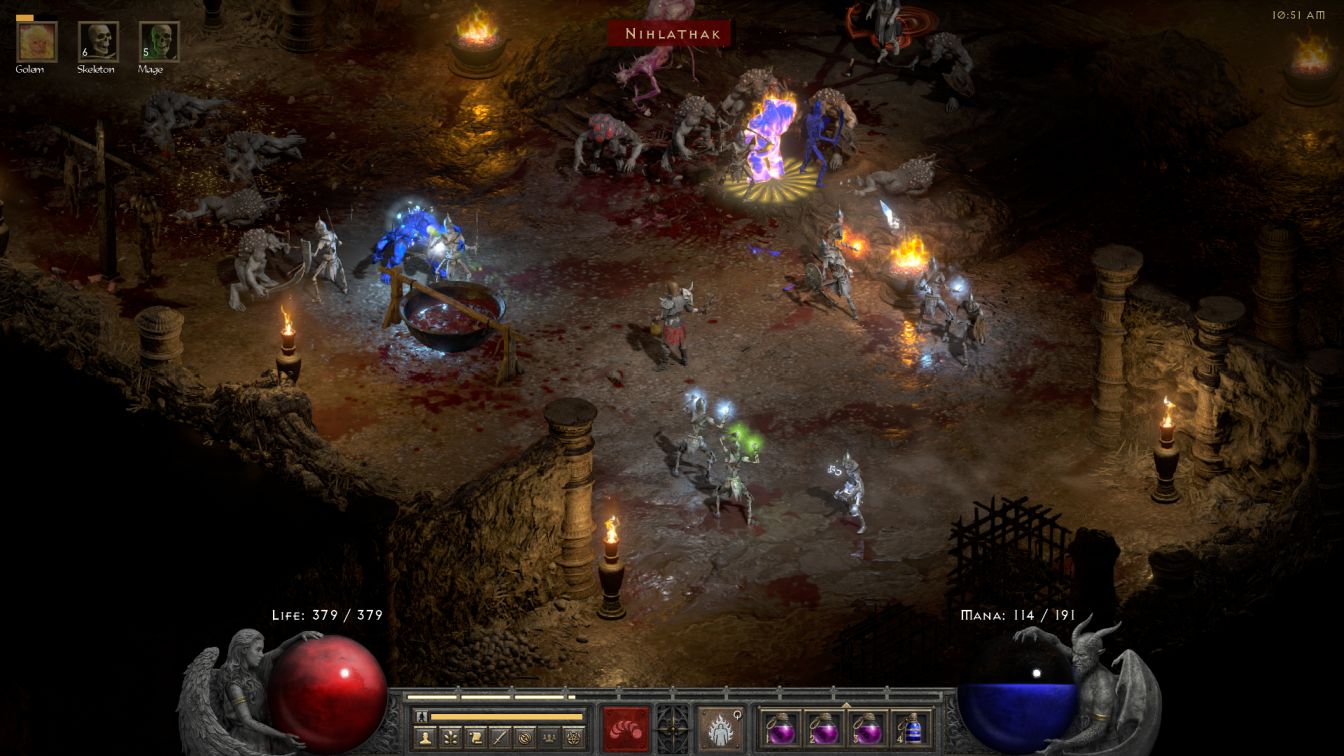Select the red left-click skill icon

coord(626,728)
